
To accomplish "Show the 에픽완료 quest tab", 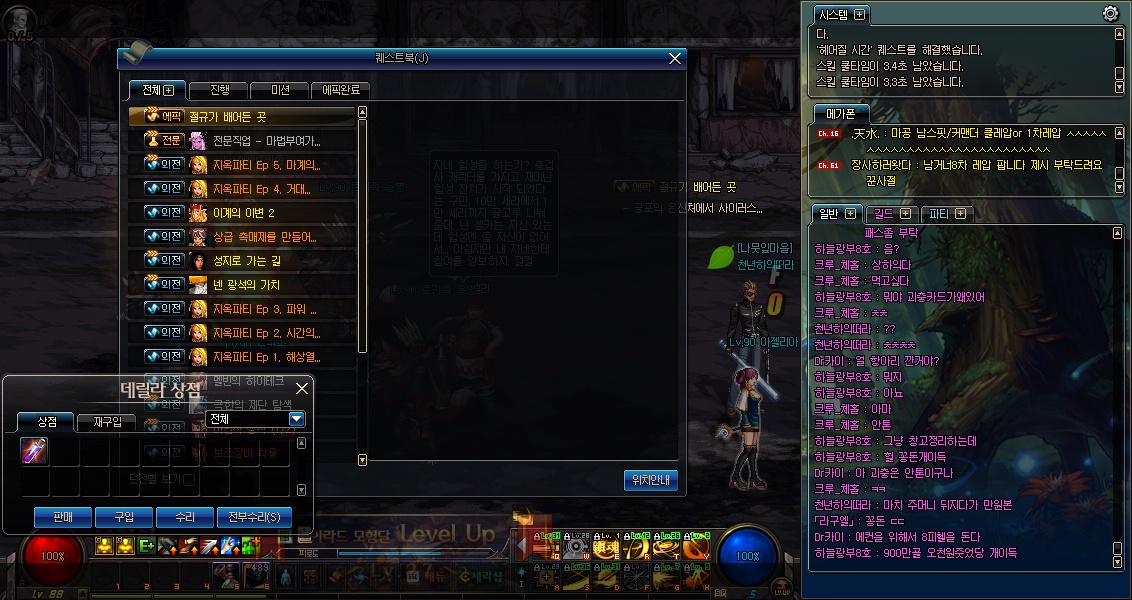I will pos(341,90).
